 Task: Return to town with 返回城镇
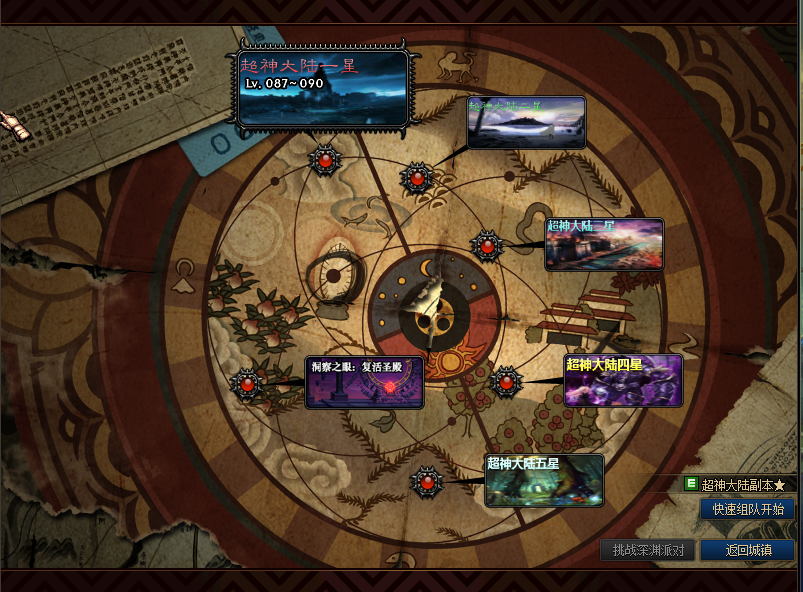click(747, 549)
